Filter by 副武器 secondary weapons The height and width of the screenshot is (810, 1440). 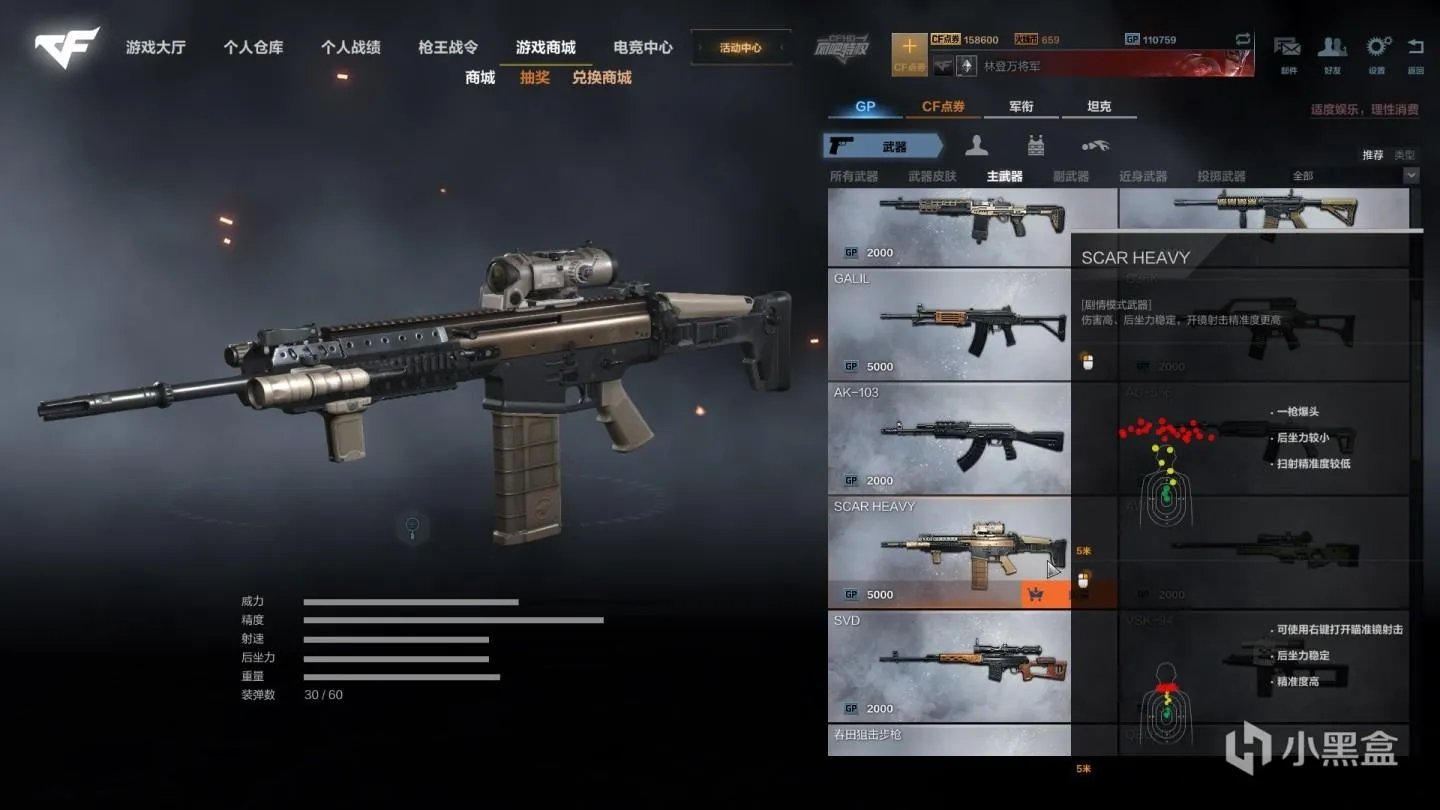pos(1070,176)
